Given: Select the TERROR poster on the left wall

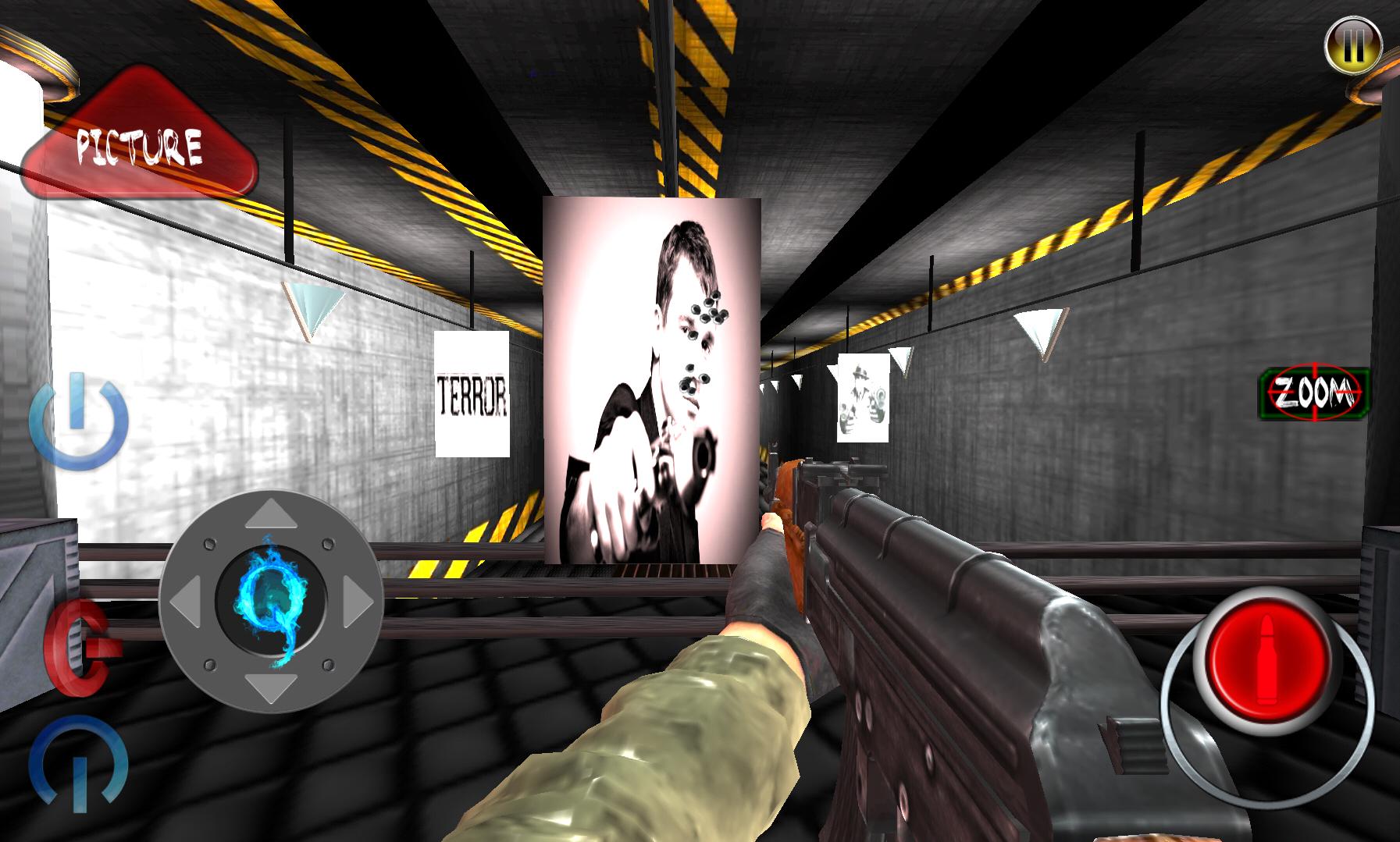Looking at the screenshot, I should [472, 393].
